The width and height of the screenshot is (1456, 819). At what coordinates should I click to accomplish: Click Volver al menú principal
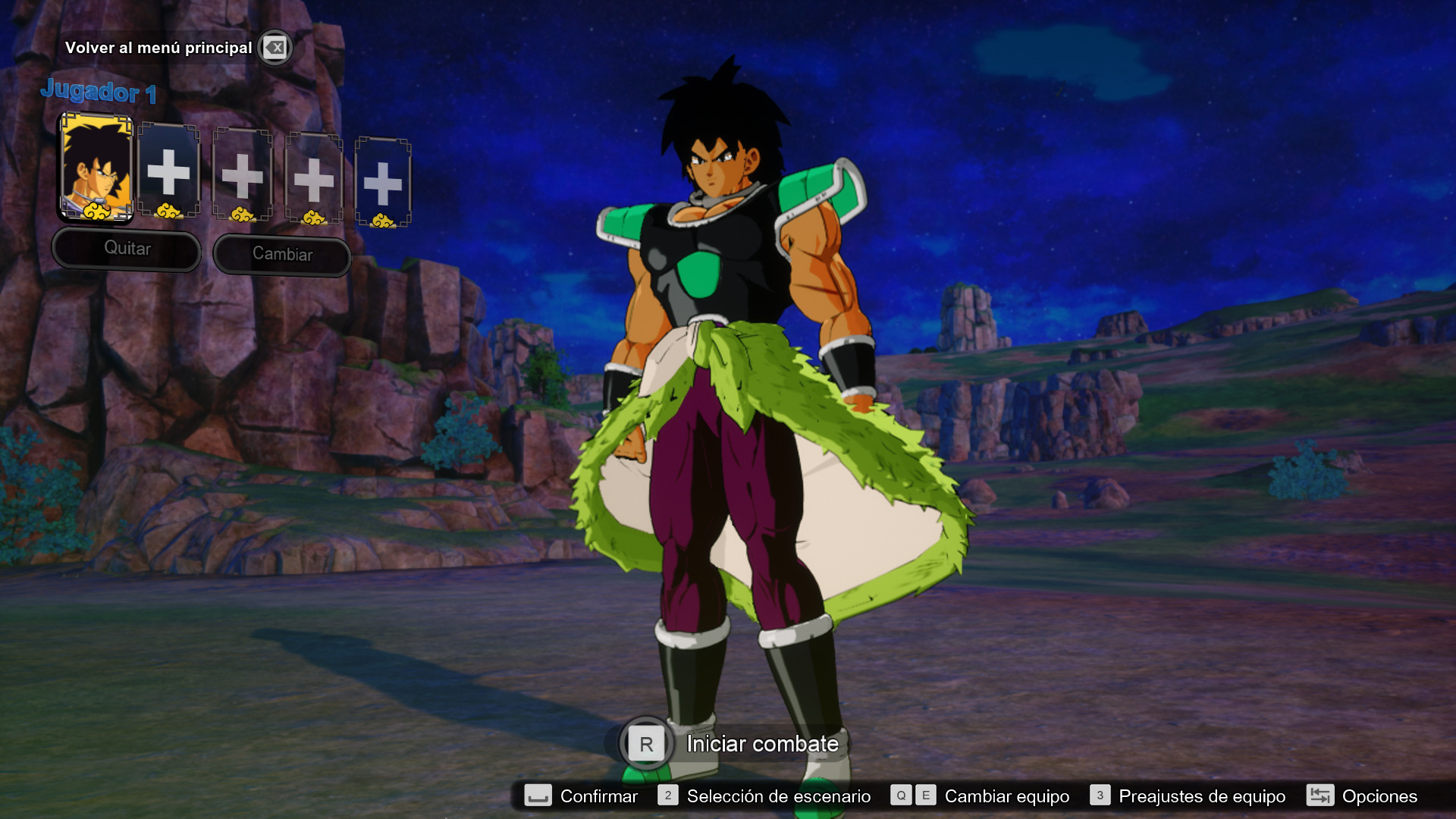tap(160, 47)
